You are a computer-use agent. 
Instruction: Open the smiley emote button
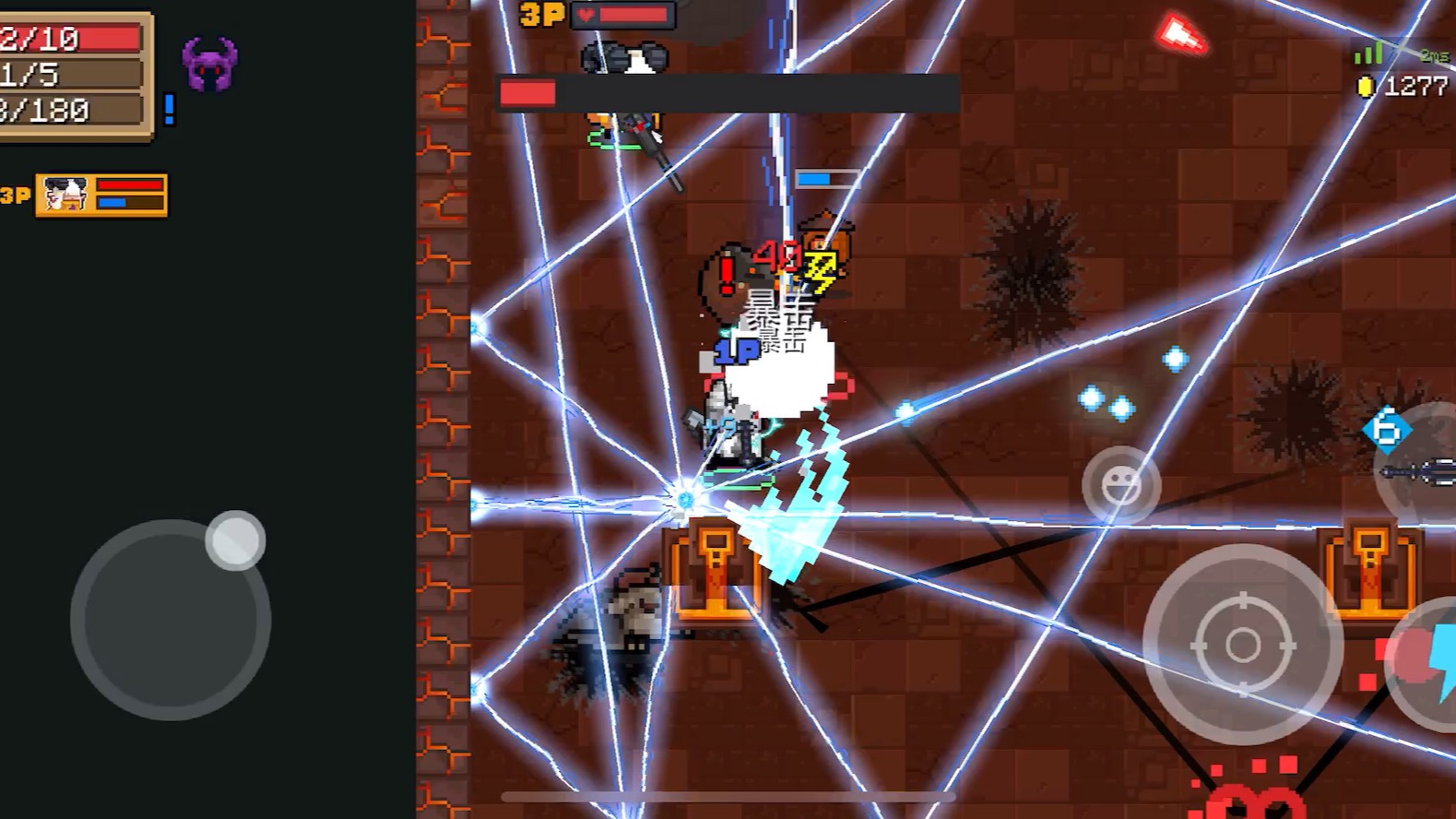point(1120,485)
